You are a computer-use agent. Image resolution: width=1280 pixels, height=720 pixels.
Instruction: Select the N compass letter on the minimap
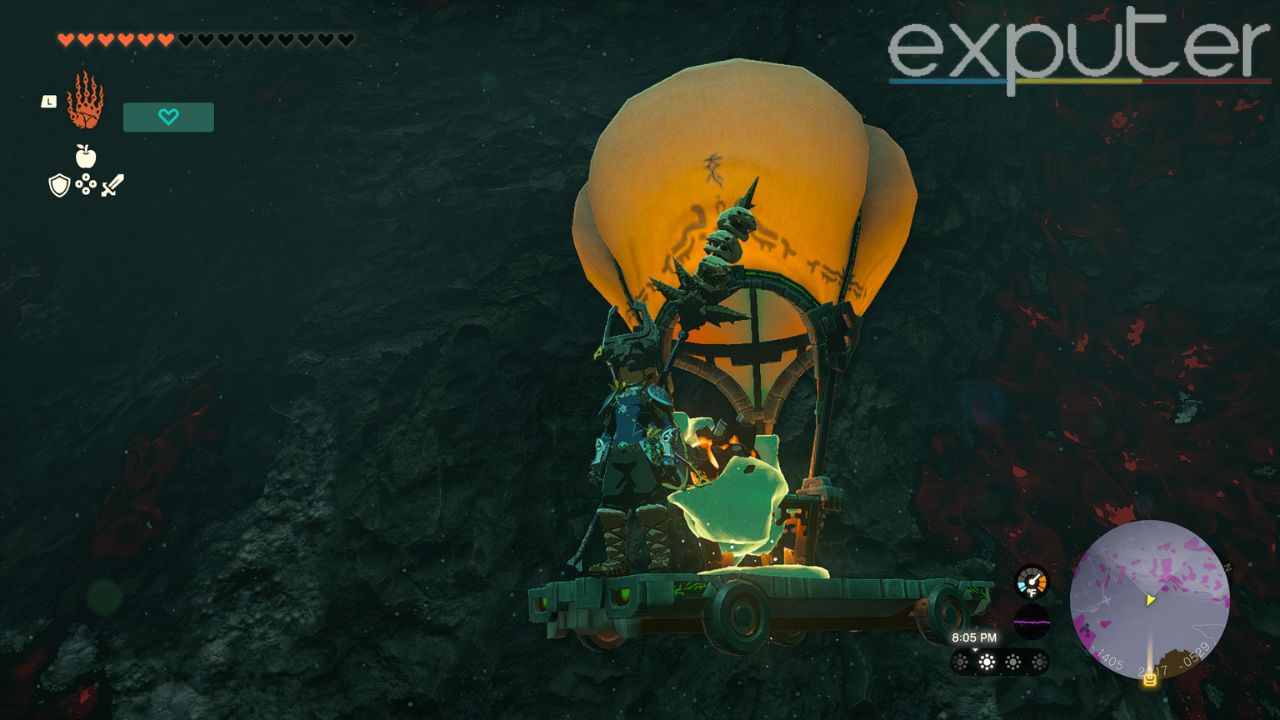click(x=1228, y=568)
